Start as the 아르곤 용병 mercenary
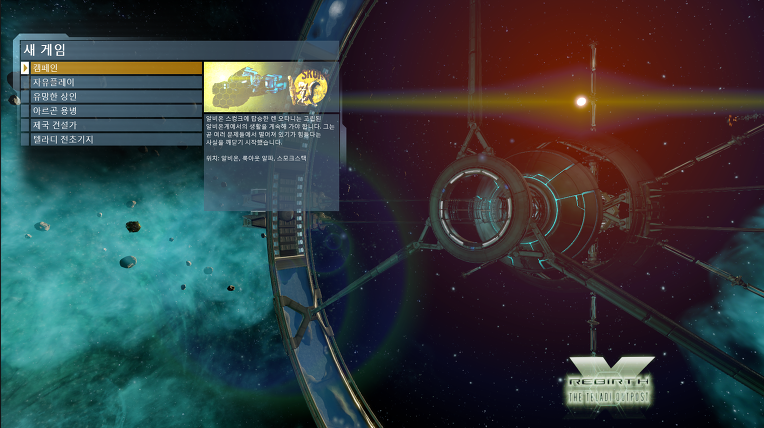This screenshot has width=764, height=428. point(110,111)
